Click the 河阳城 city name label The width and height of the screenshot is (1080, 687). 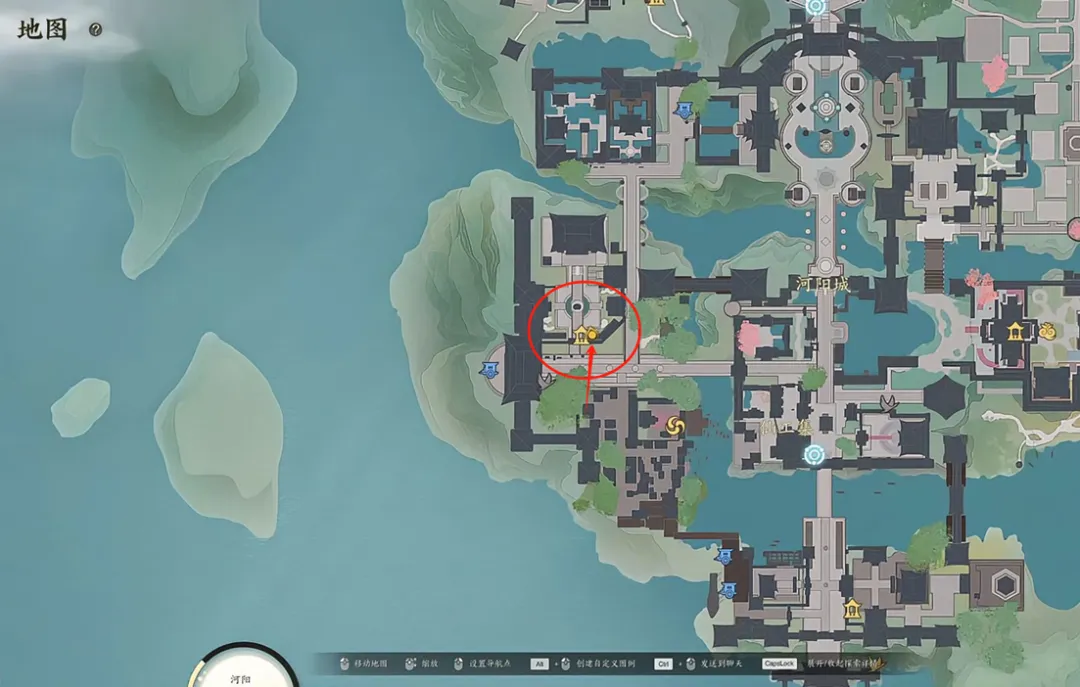822,284
